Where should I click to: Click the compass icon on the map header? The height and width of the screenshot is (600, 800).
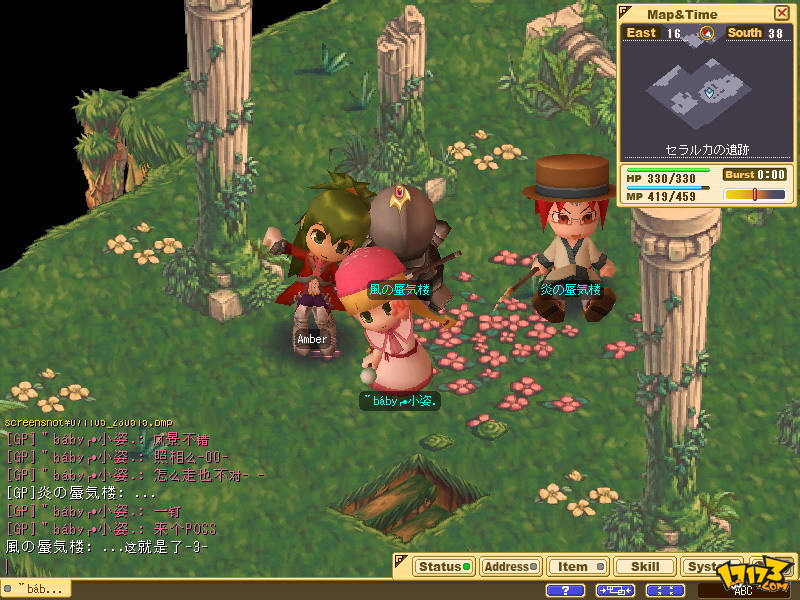[x=708, y=33]
